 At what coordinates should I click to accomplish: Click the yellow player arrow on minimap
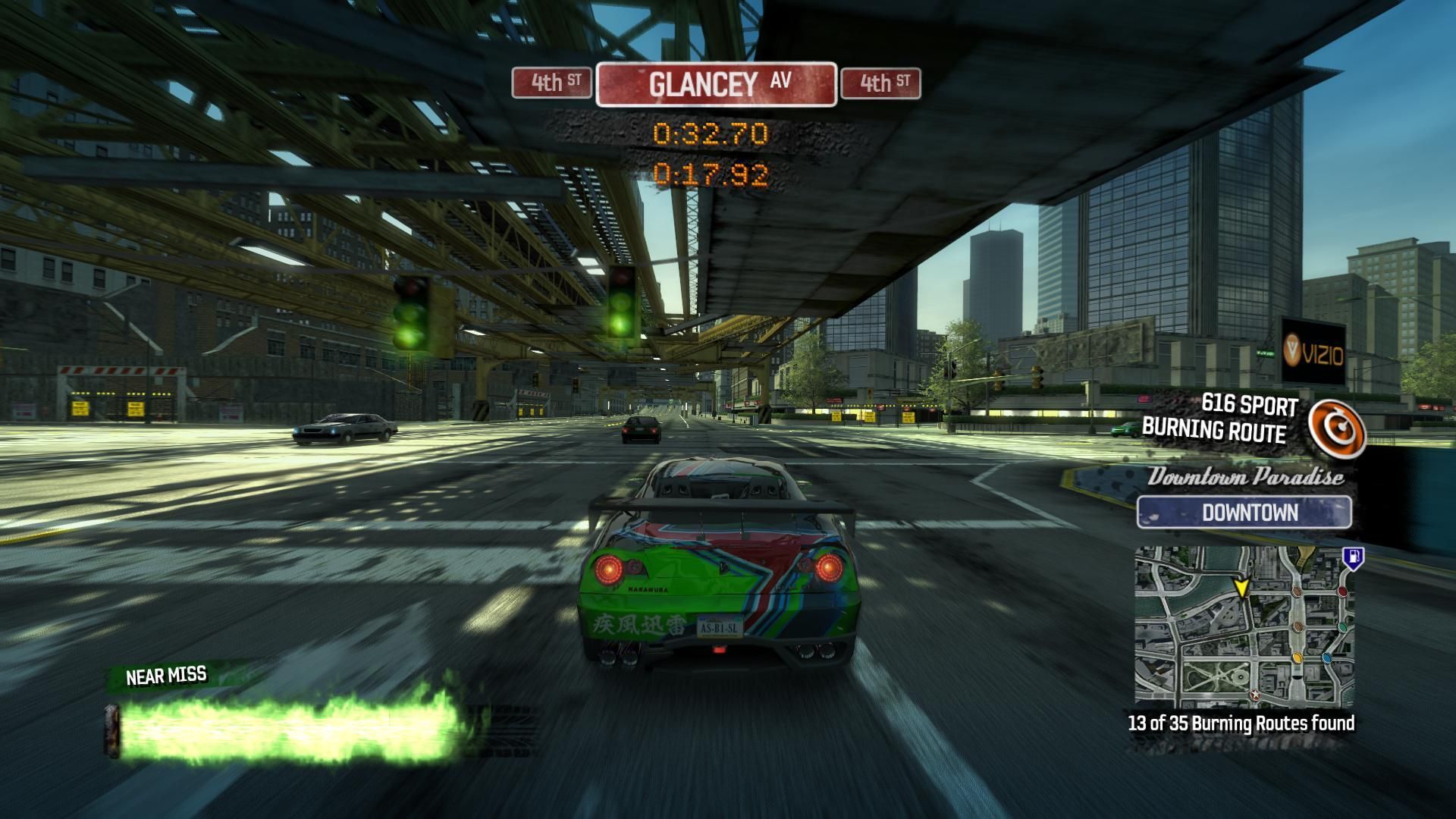point(1241,588)
